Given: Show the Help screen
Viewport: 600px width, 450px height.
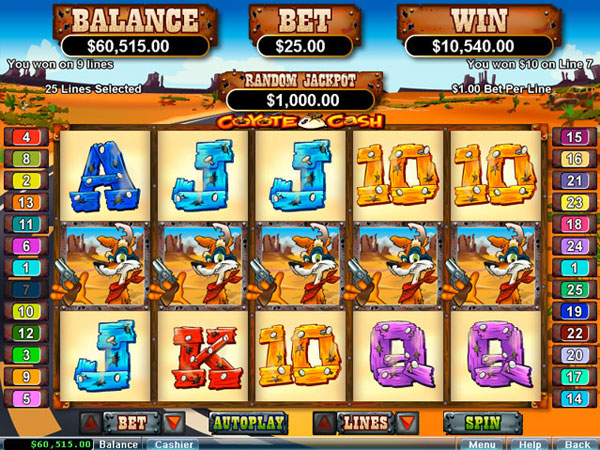Looking at the screenshot, I should pos(530,444).
